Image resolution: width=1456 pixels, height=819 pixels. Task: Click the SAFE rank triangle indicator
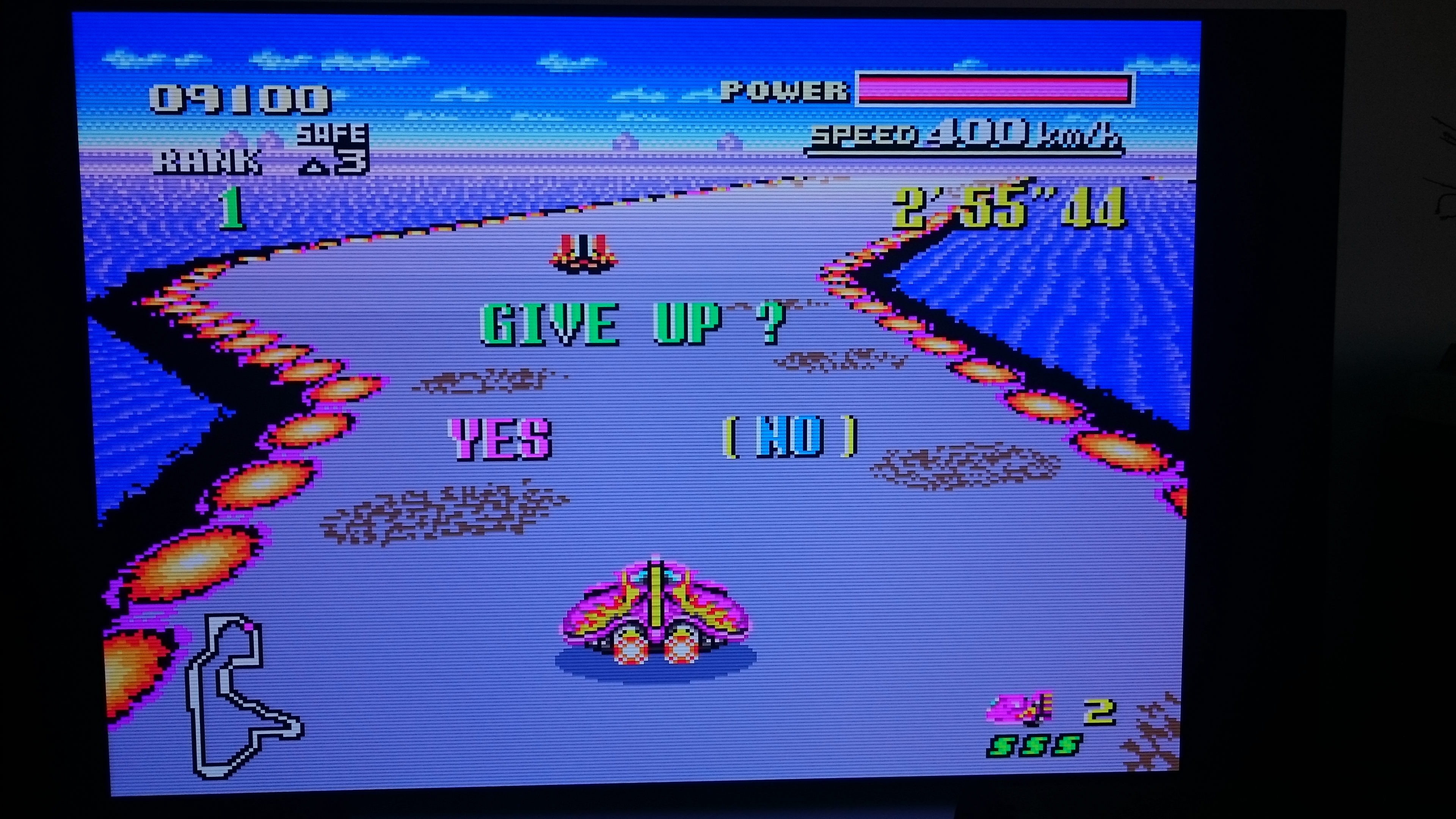(314, 167)
